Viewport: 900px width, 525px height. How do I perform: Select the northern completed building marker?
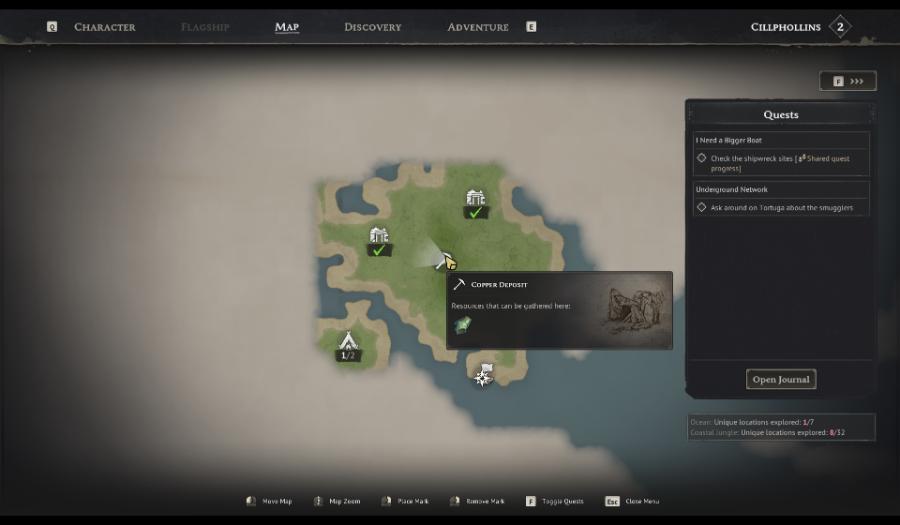pos(475,199)
